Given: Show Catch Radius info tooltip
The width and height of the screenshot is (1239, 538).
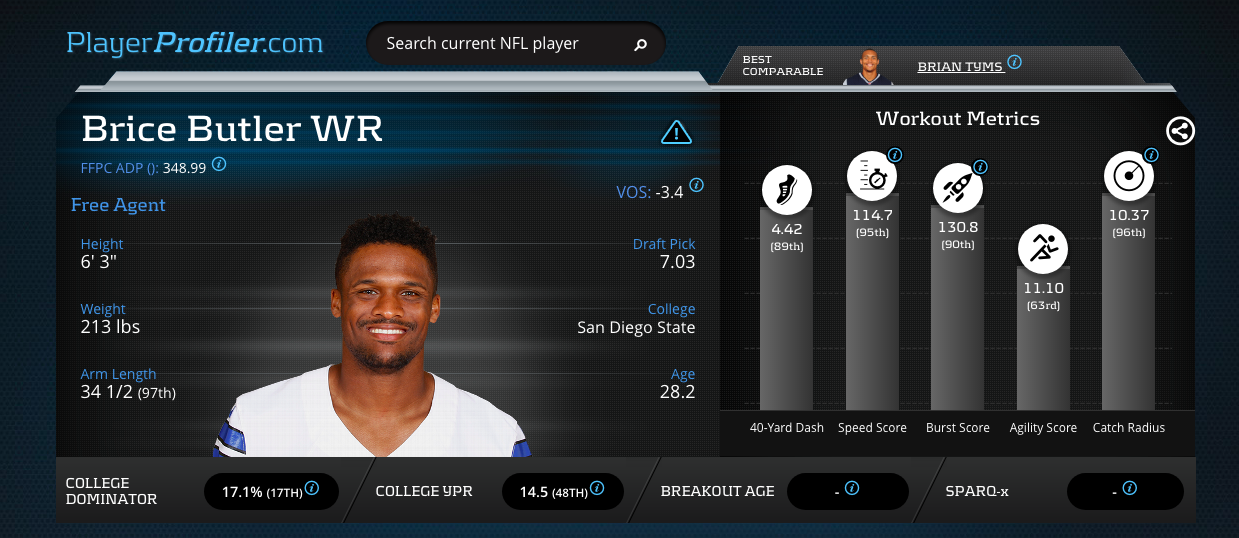Looking at the screenshot, I should point(1151,155).
